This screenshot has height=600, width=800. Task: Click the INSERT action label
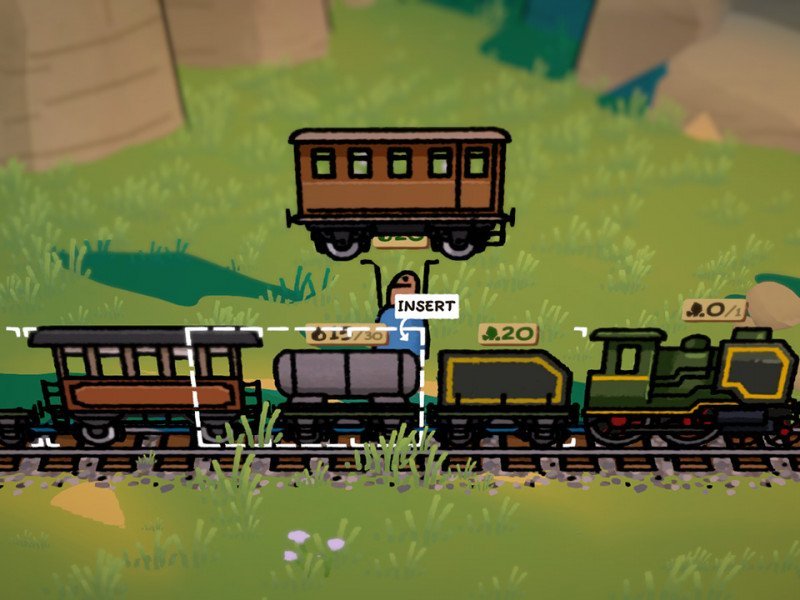pyautogui.click(x=426, y=306)
